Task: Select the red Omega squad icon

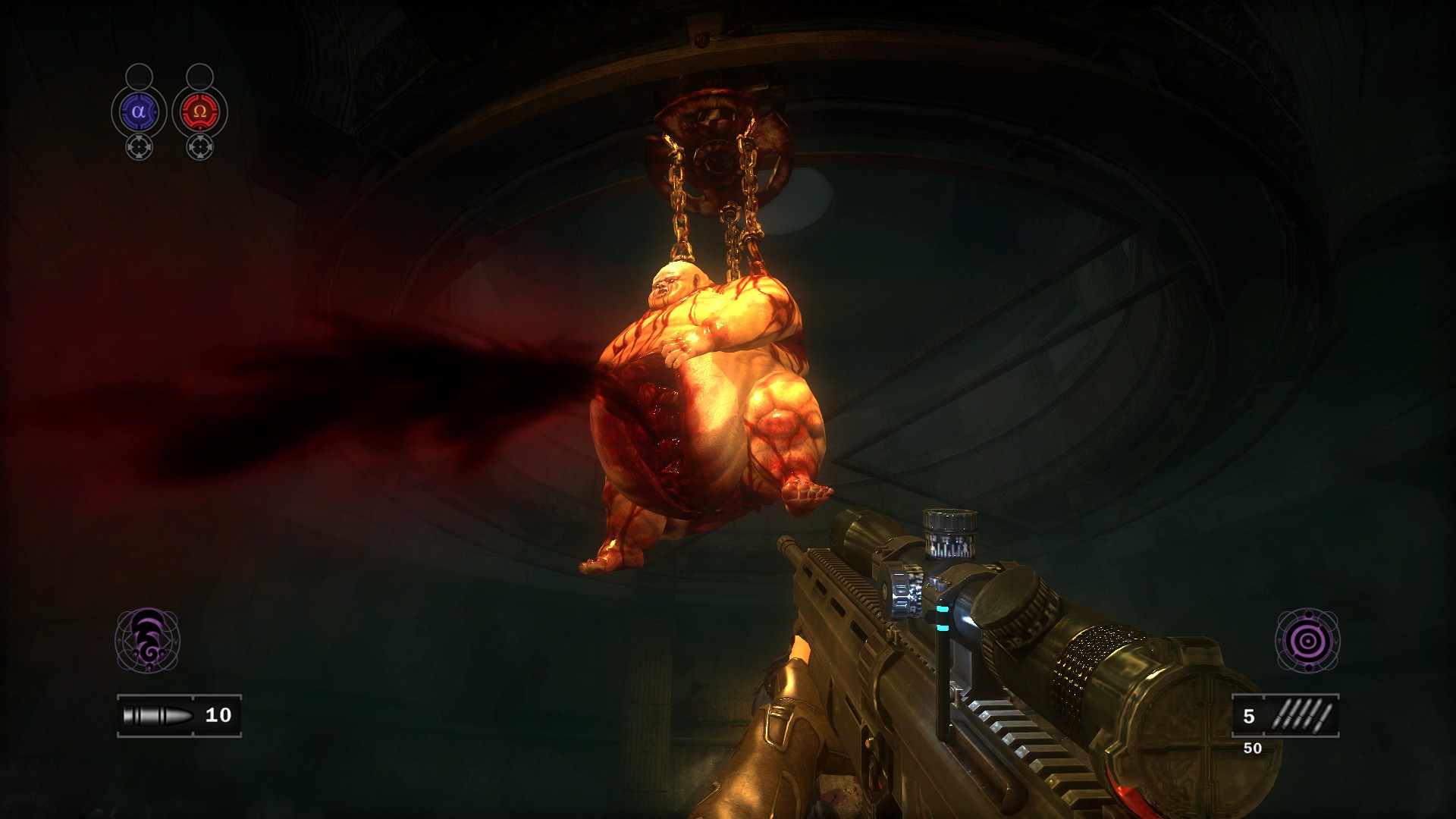Action: coord(199,112)
